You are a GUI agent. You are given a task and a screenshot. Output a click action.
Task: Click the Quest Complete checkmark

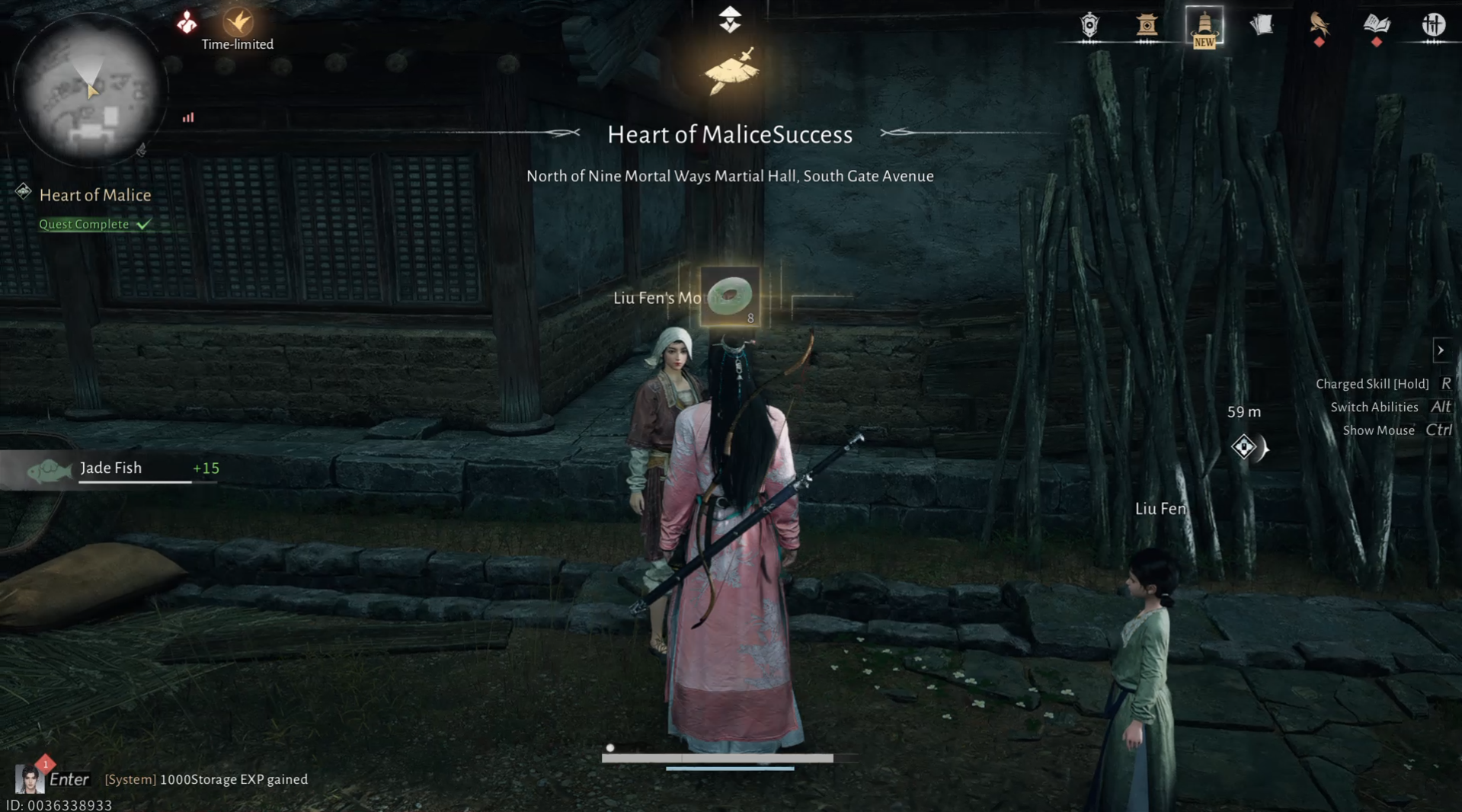143,223
